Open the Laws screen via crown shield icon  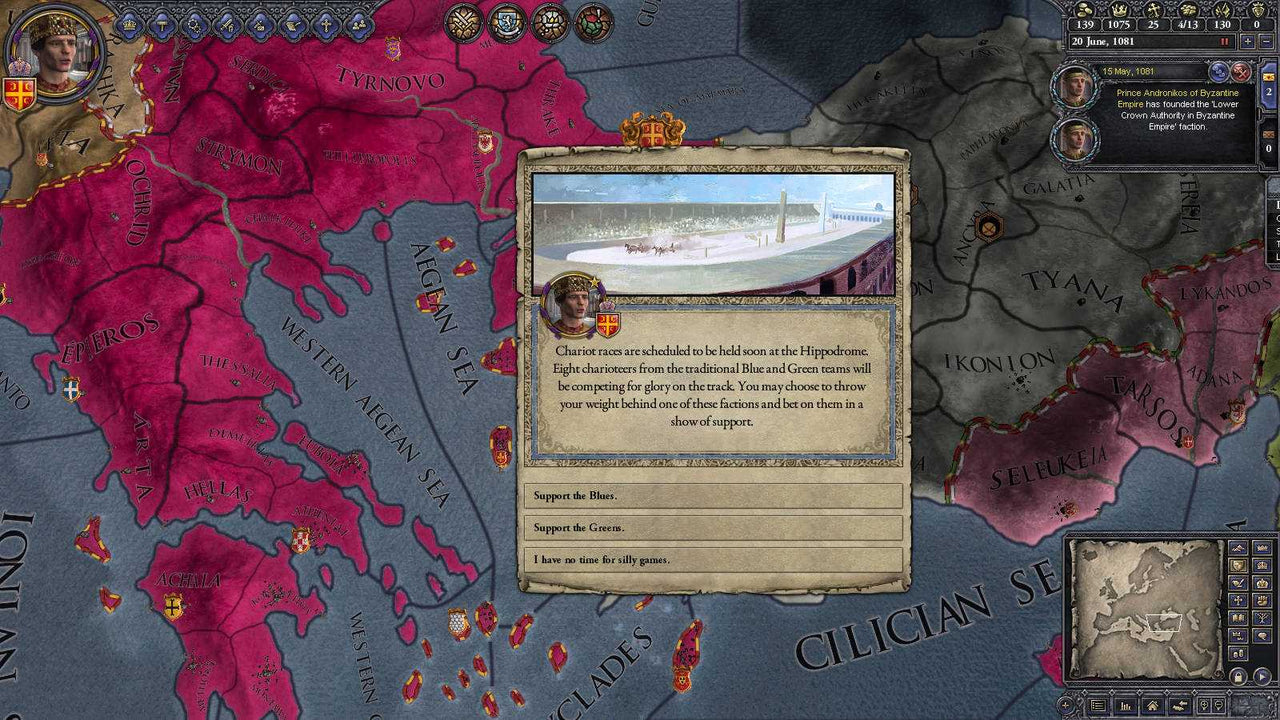(x=128, y=26)
